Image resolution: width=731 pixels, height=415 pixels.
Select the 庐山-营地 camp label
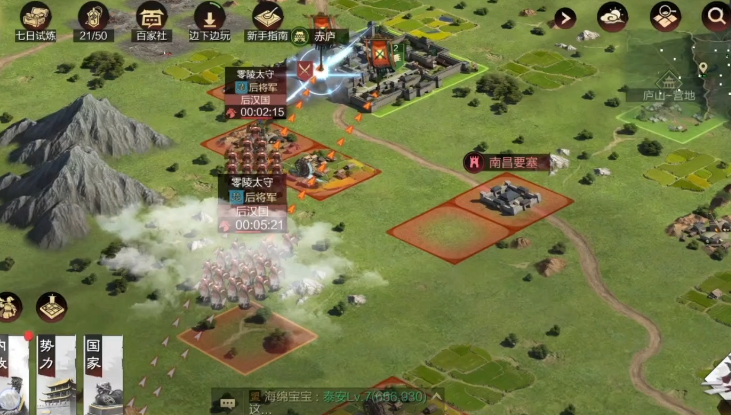(666, 94)
